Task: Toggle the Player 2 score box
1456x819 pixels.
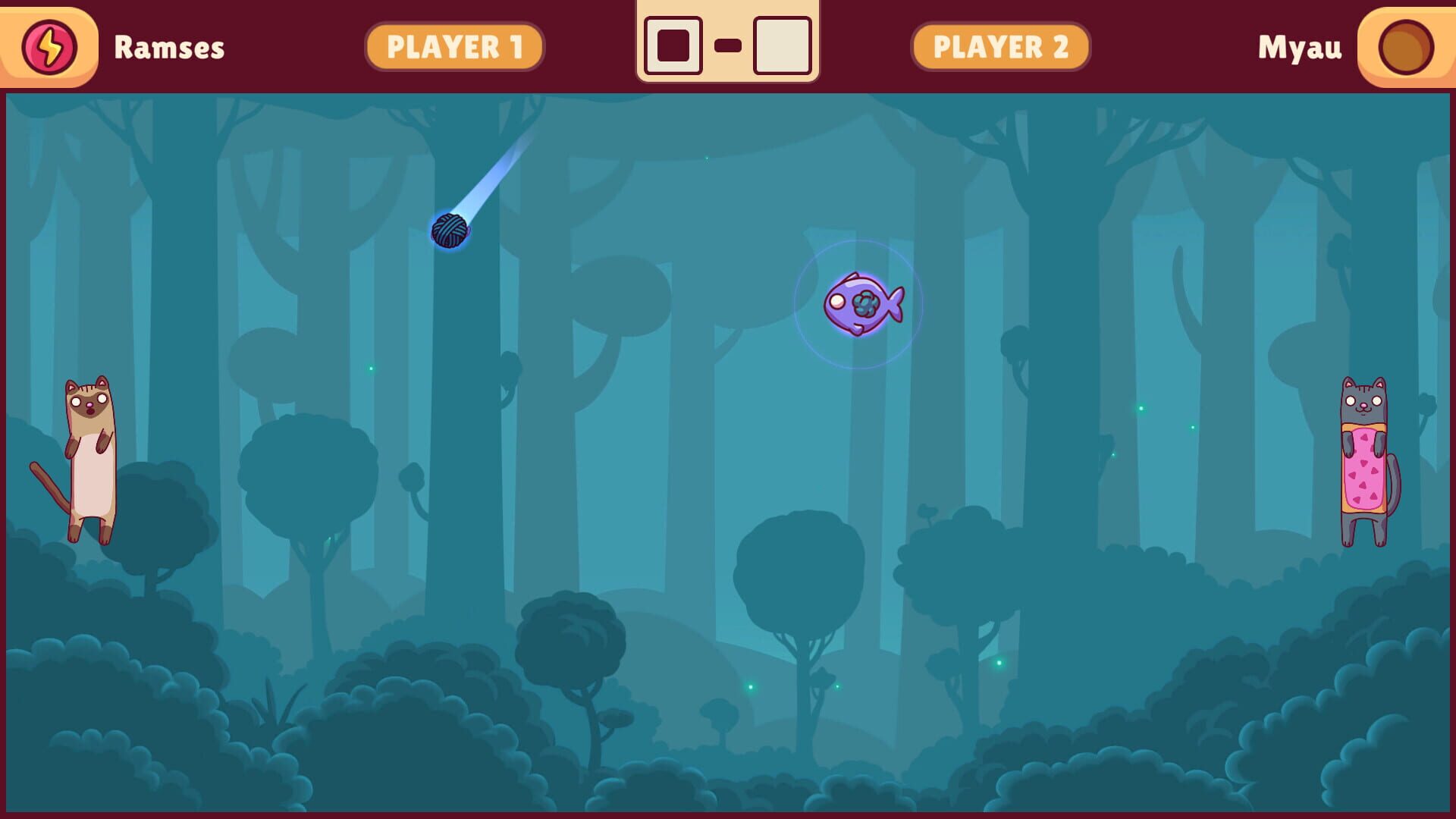Action: click(782, 43)
